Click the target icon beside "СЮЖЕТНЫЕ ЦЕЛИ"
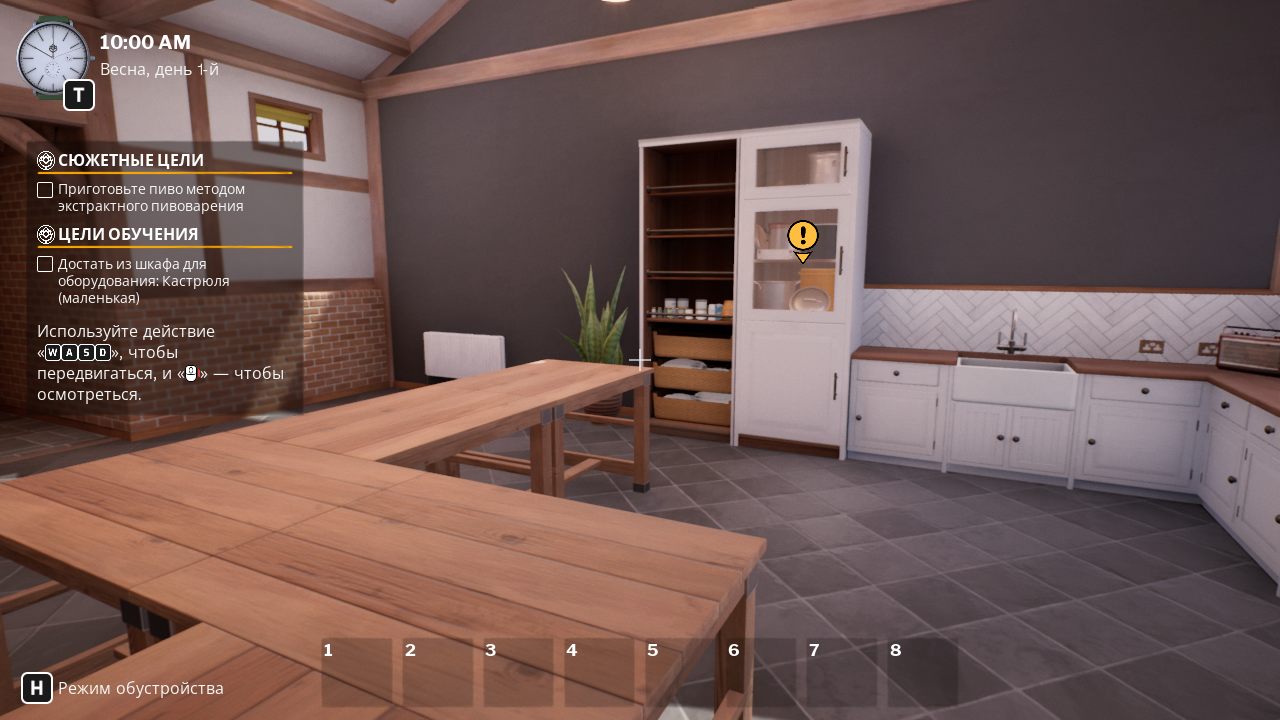 [44, 160]
